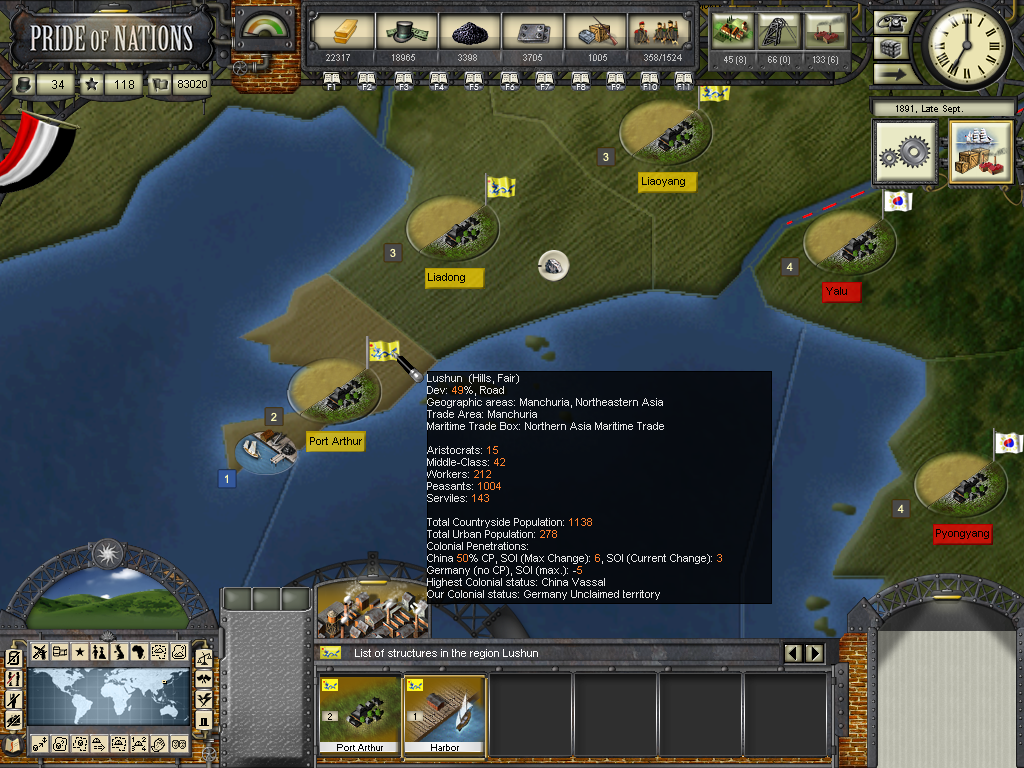Screen dimensions: 1024x768
Task: Toggle the star map filter
Action: tap(79, 652)
